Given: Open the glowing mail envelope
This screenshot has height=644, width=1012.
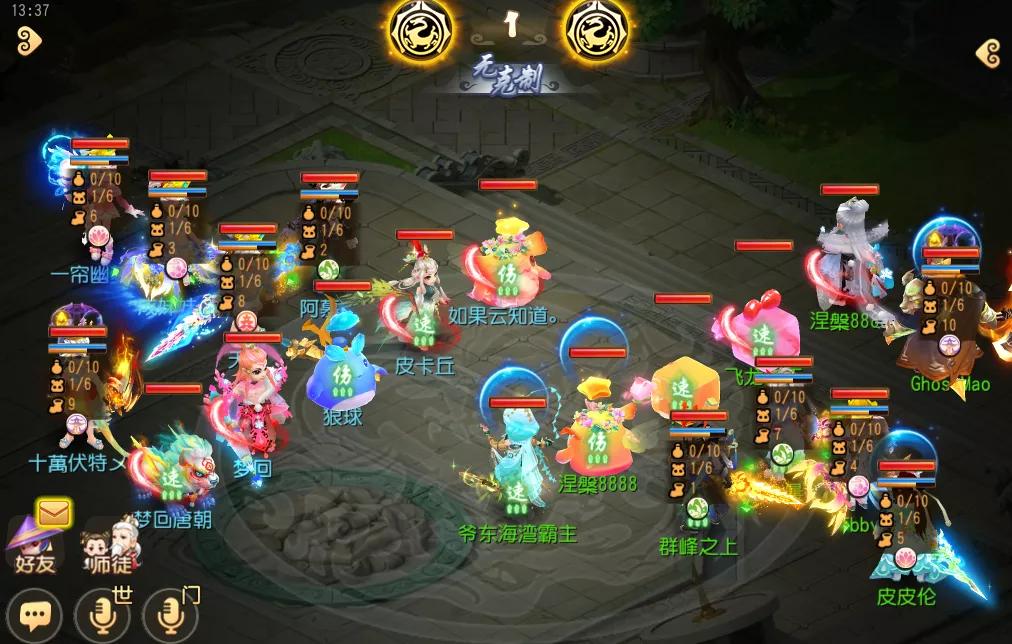Looking at the screenshot, I should click(x=53, y=513).
